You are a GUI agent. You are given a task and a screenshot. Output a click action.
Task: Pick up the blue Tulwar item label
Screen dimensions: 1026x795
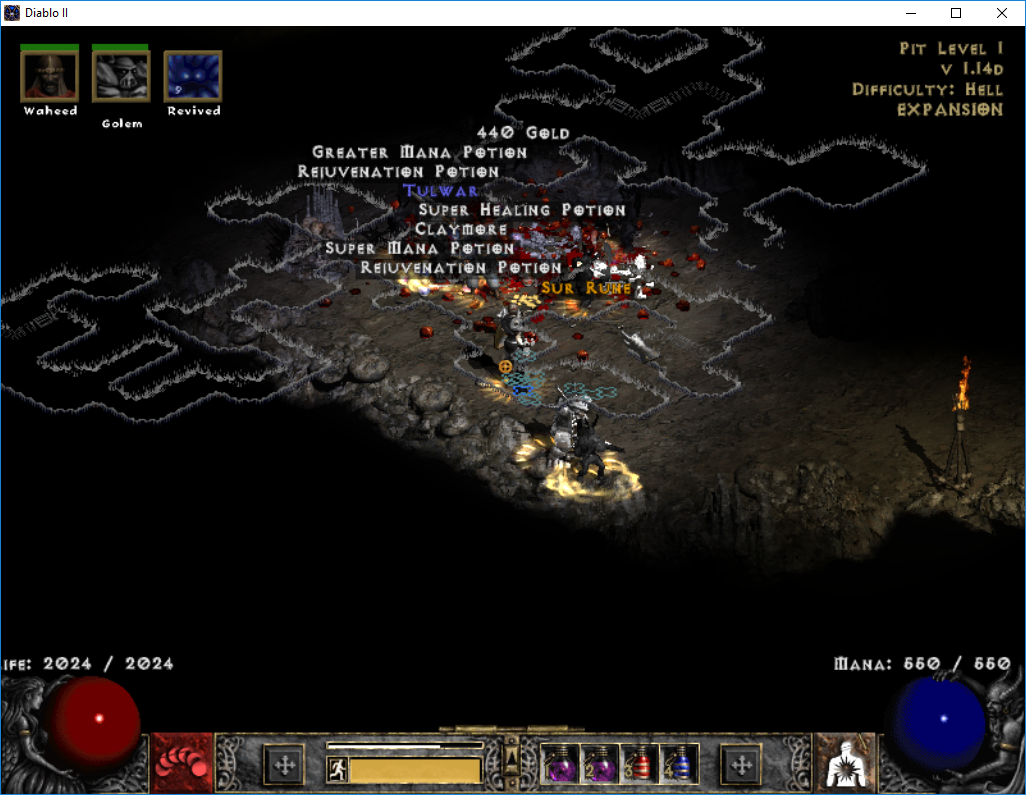tap(441, 191)
